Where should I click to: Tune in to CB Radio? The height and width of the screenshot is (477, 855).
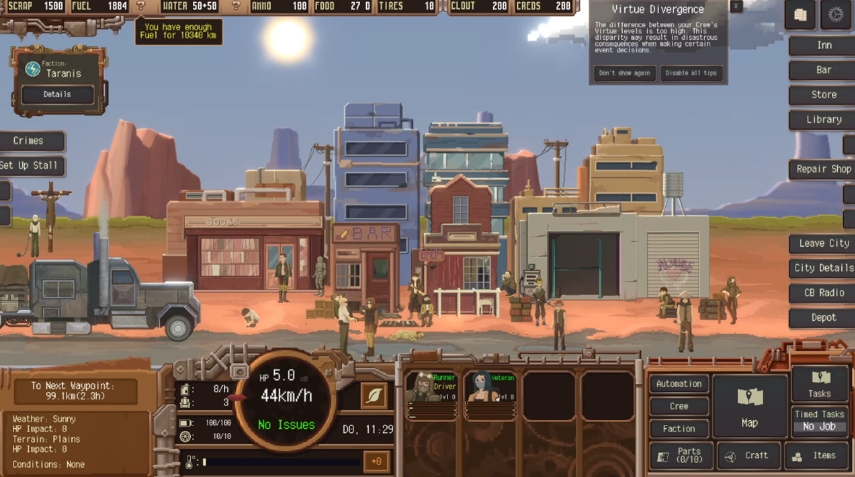823,293
